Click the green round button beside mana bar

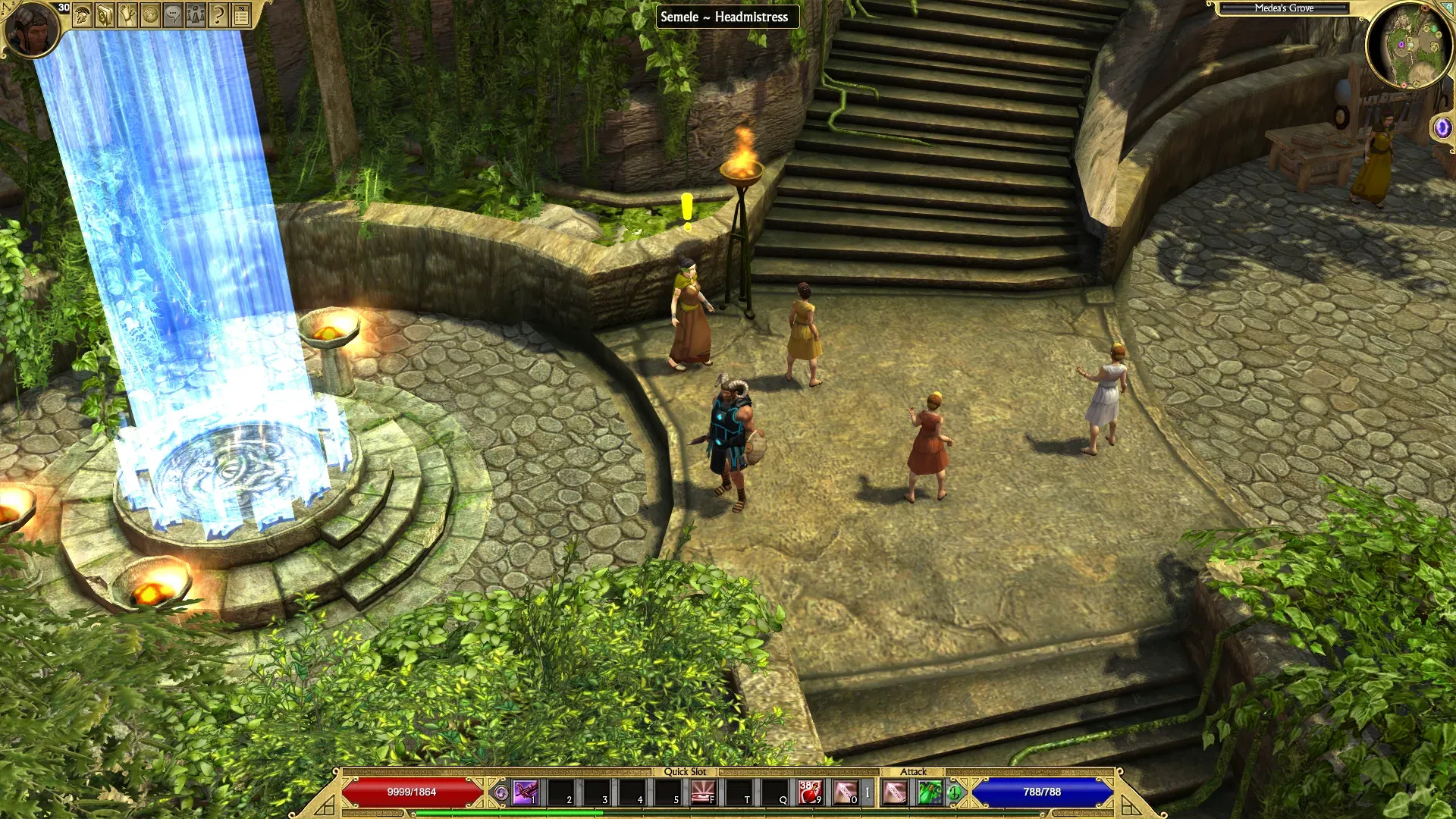(x=954, y=793)
